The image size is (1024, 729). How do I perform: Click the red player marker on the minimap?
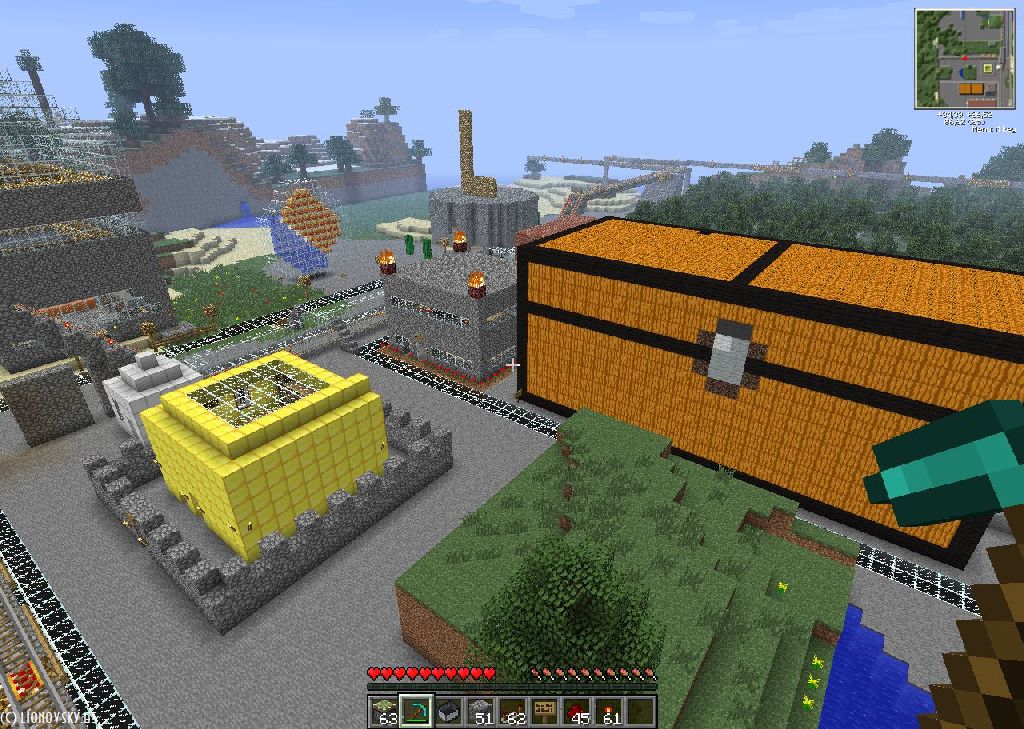click(x=964, y=58)
